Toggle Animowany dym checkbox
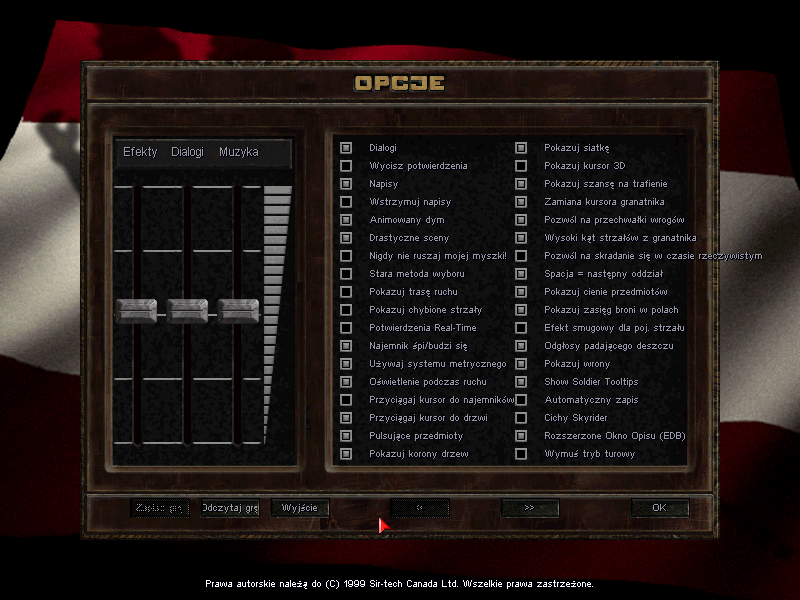This screenshot has width=800, height=600. pos(346,220)
